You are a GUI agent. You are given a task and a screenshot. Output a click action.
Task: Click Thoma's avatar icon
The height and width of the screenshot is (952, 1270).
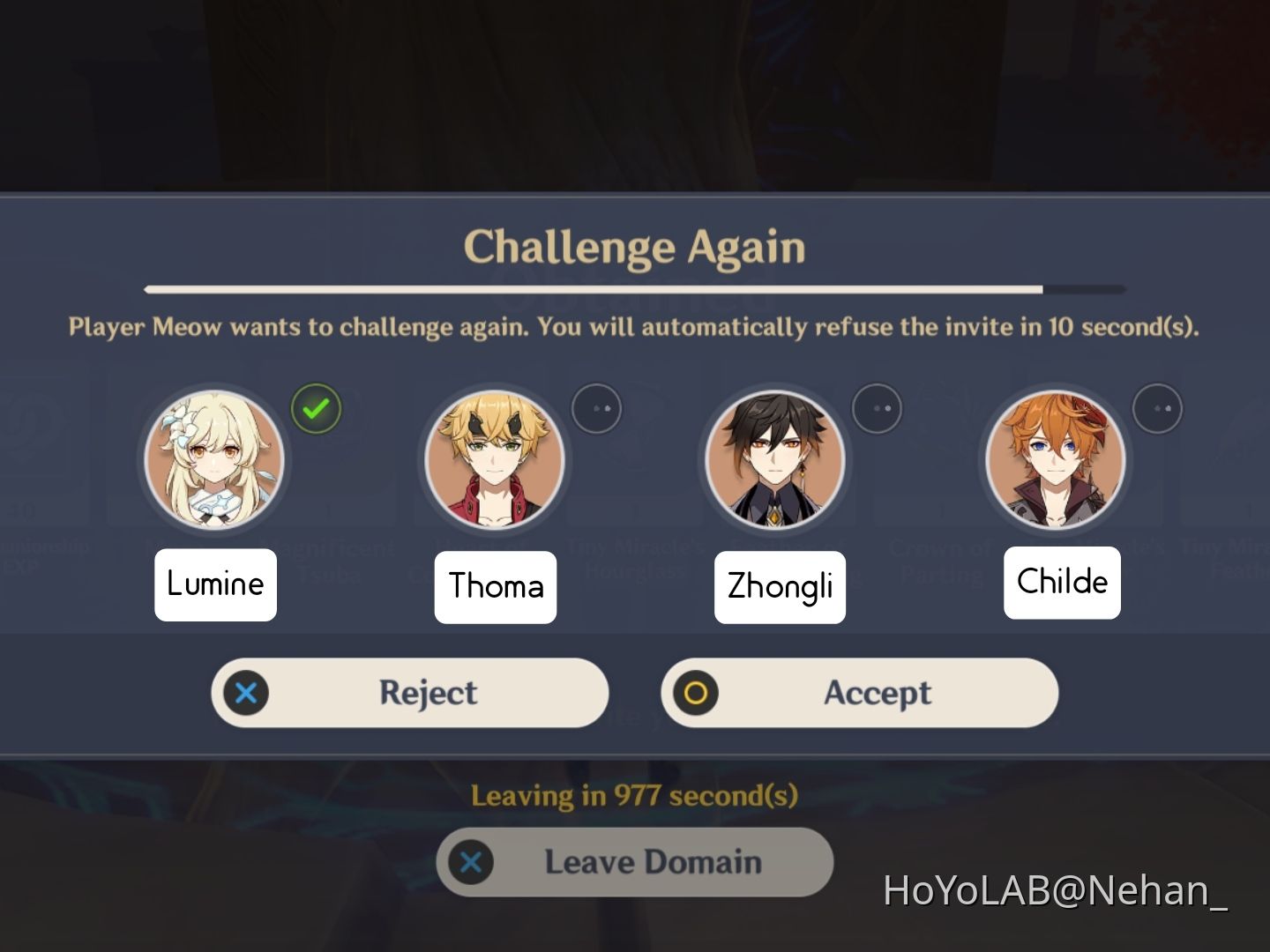[x=495, y=458]
